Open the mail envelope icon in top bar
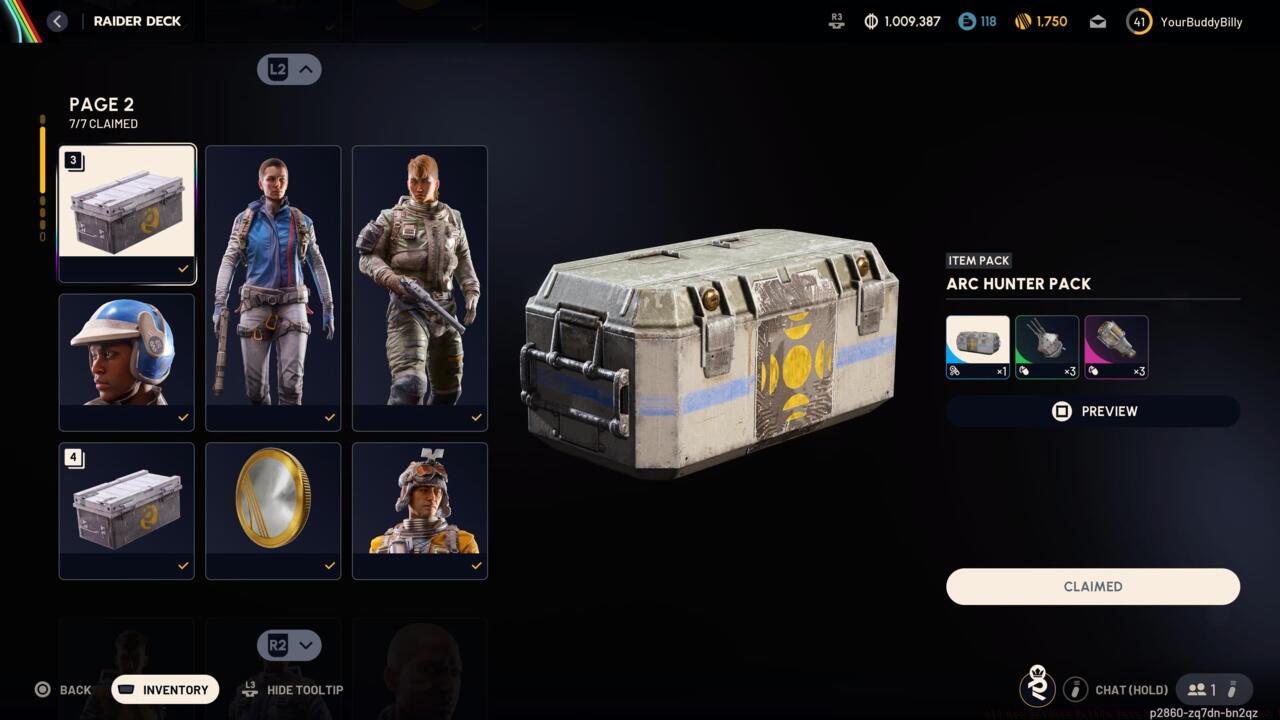 (x=1097, y=20)
